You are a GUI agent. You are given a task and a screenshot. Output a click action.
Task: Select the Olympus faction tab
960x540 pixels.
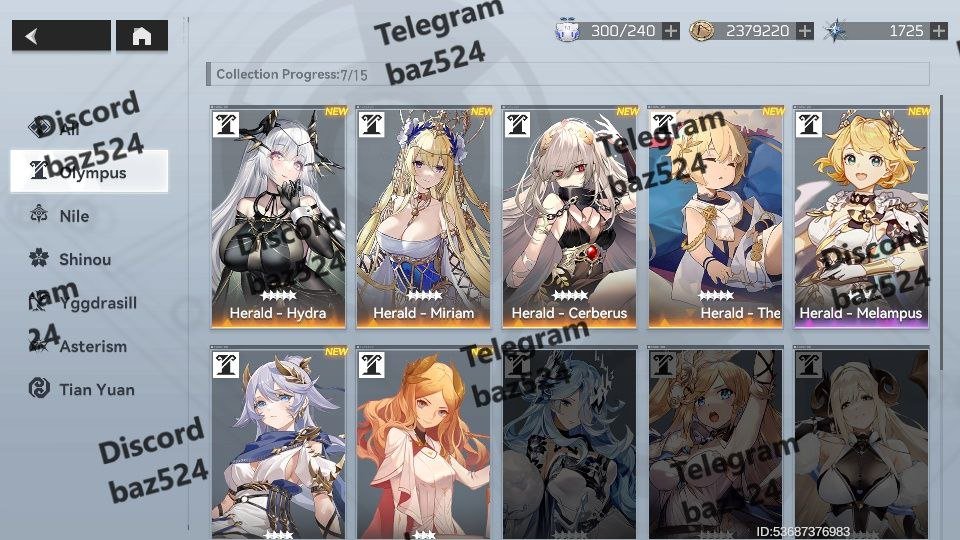click(x=90, y=172)
